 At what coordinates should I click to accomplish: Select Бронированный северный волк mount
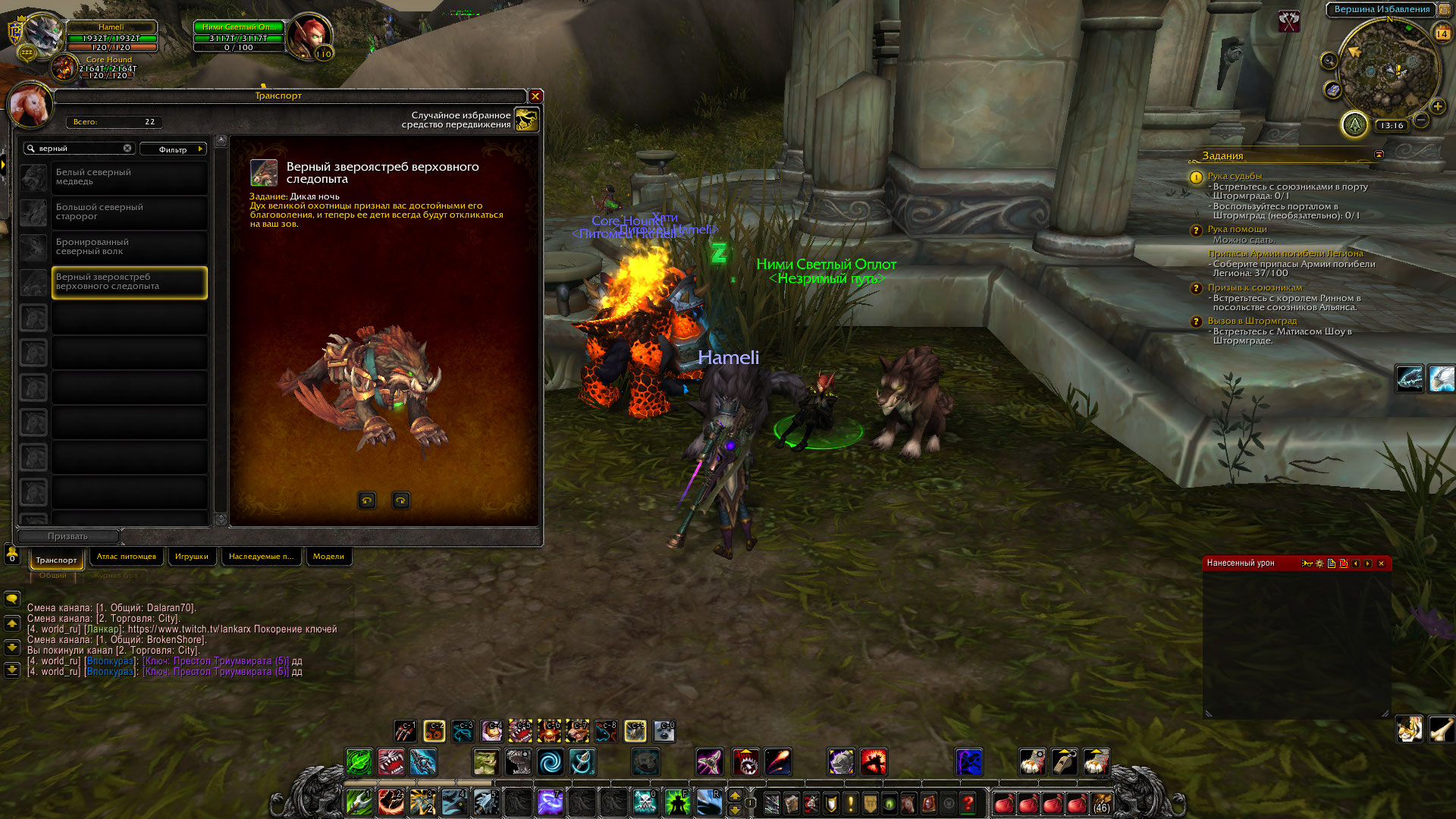click(x=129, y=247)
